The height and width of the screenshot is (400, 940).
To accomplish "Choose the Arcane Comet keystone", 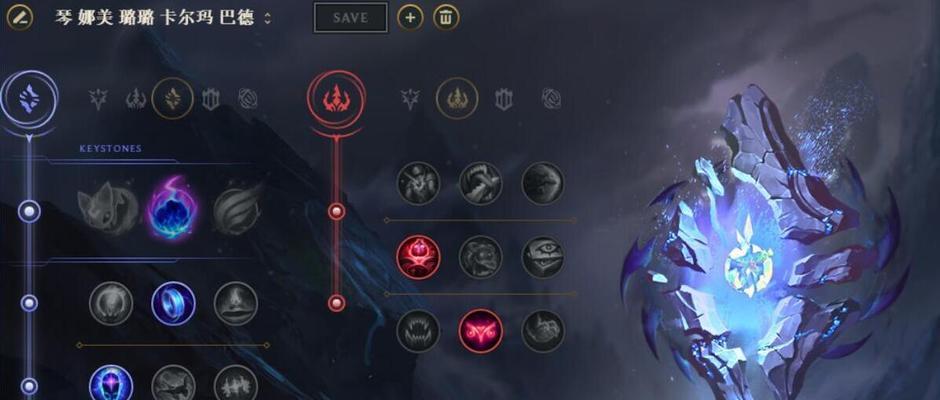I will coord(171,206).
